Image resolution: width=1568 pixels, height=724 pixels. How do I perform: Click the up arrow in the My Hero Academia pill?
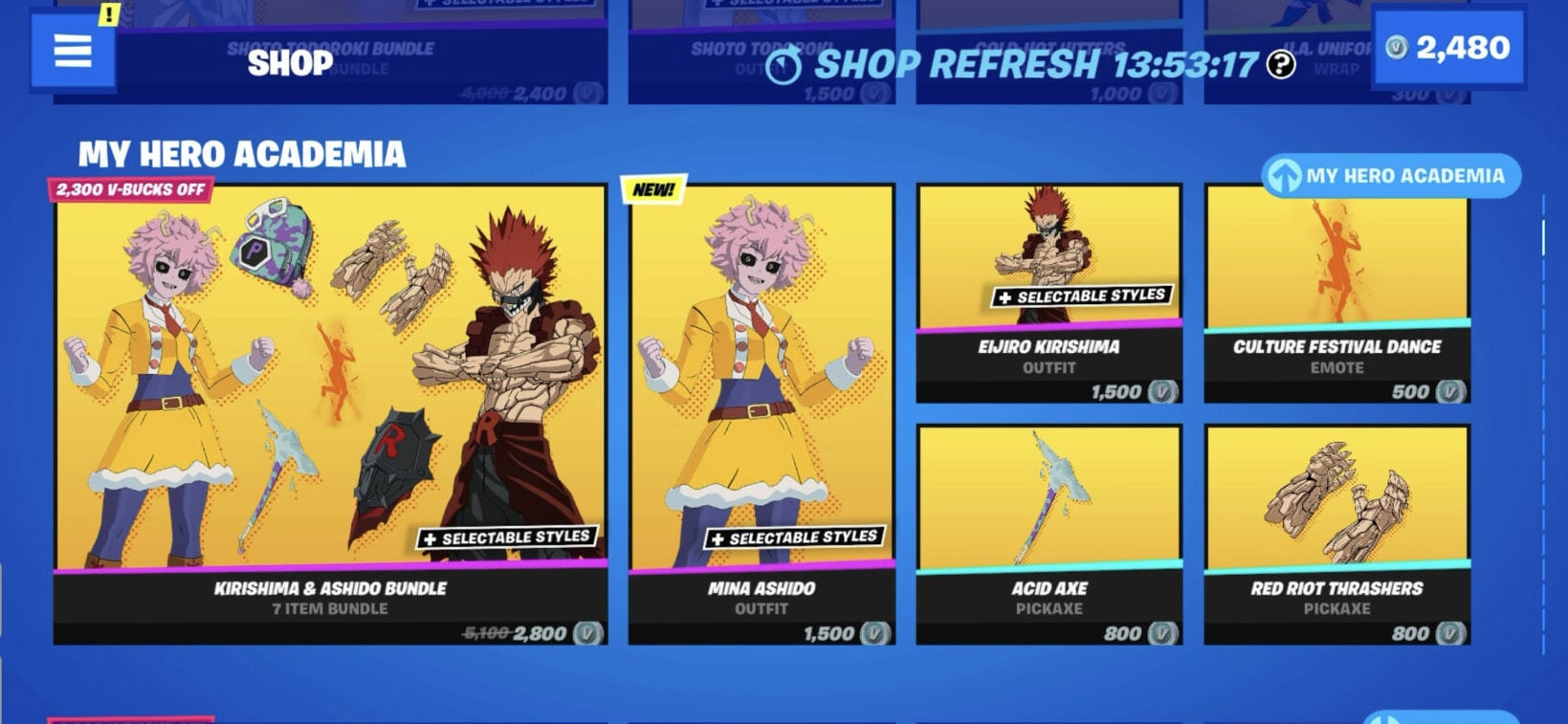point(1287,175)
